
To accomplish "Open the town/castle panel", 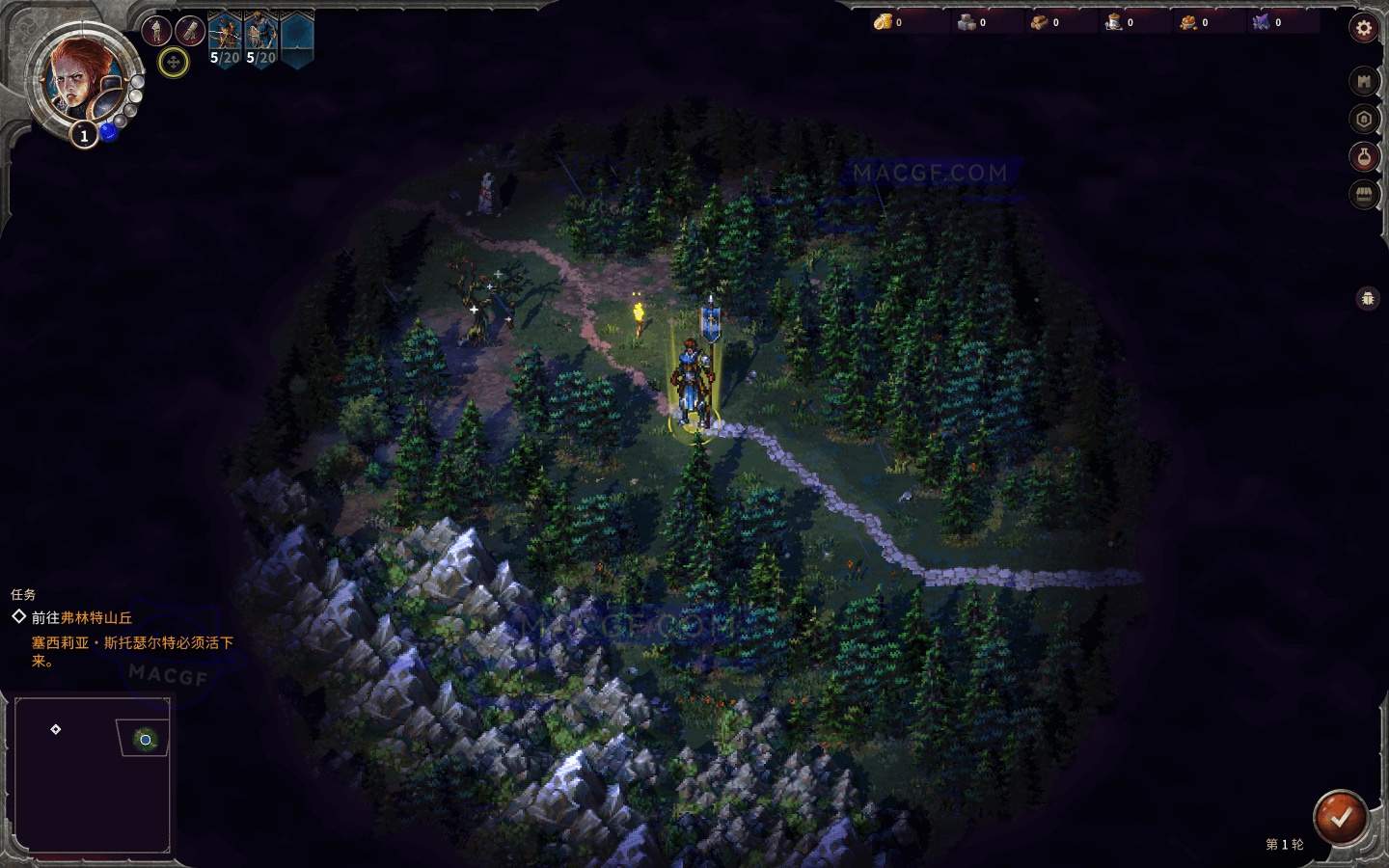I will pyautogui.click(x=1364, y=81).
